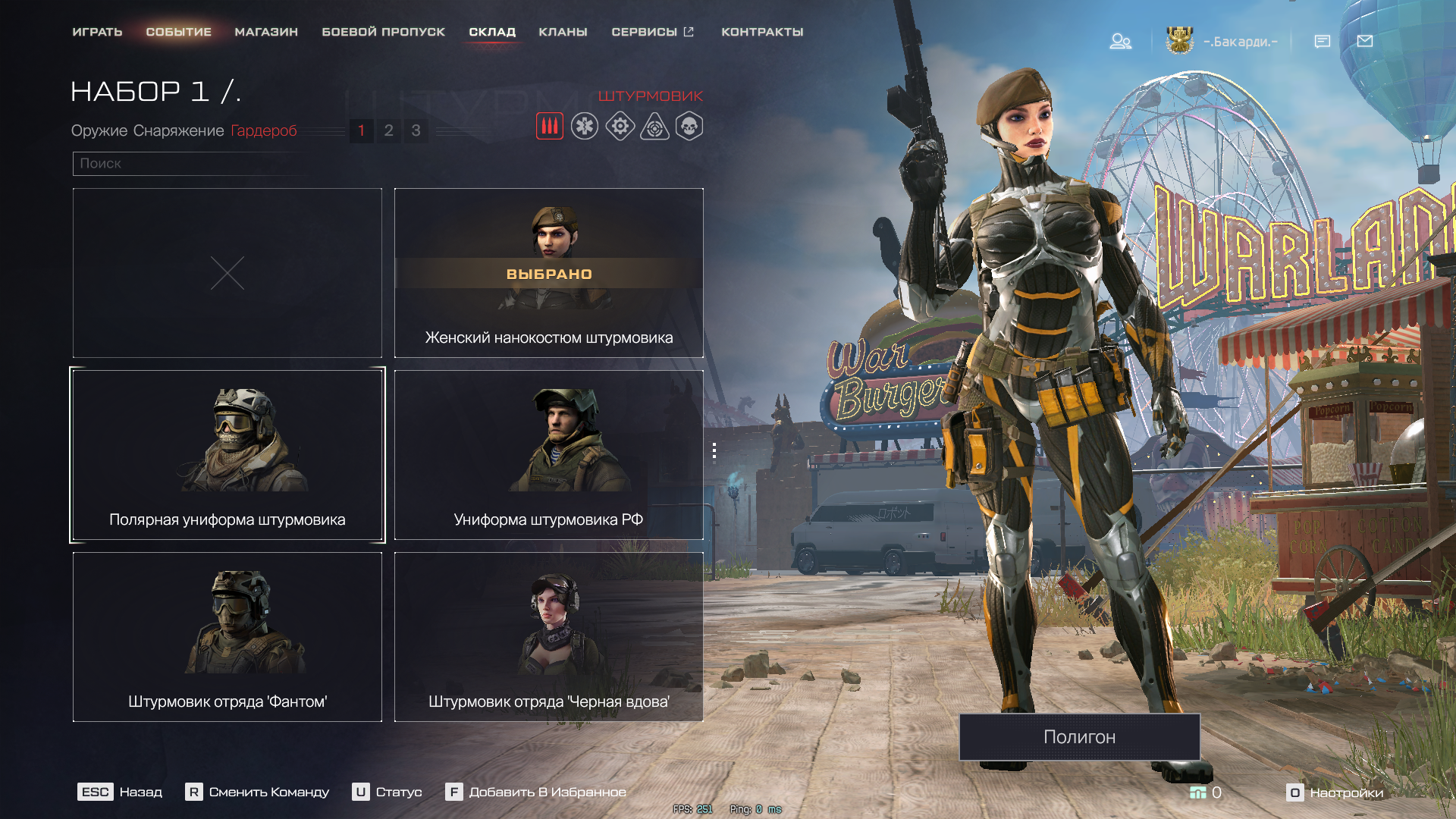
Task: Launch the Полигон training range
Action: 1079,736
